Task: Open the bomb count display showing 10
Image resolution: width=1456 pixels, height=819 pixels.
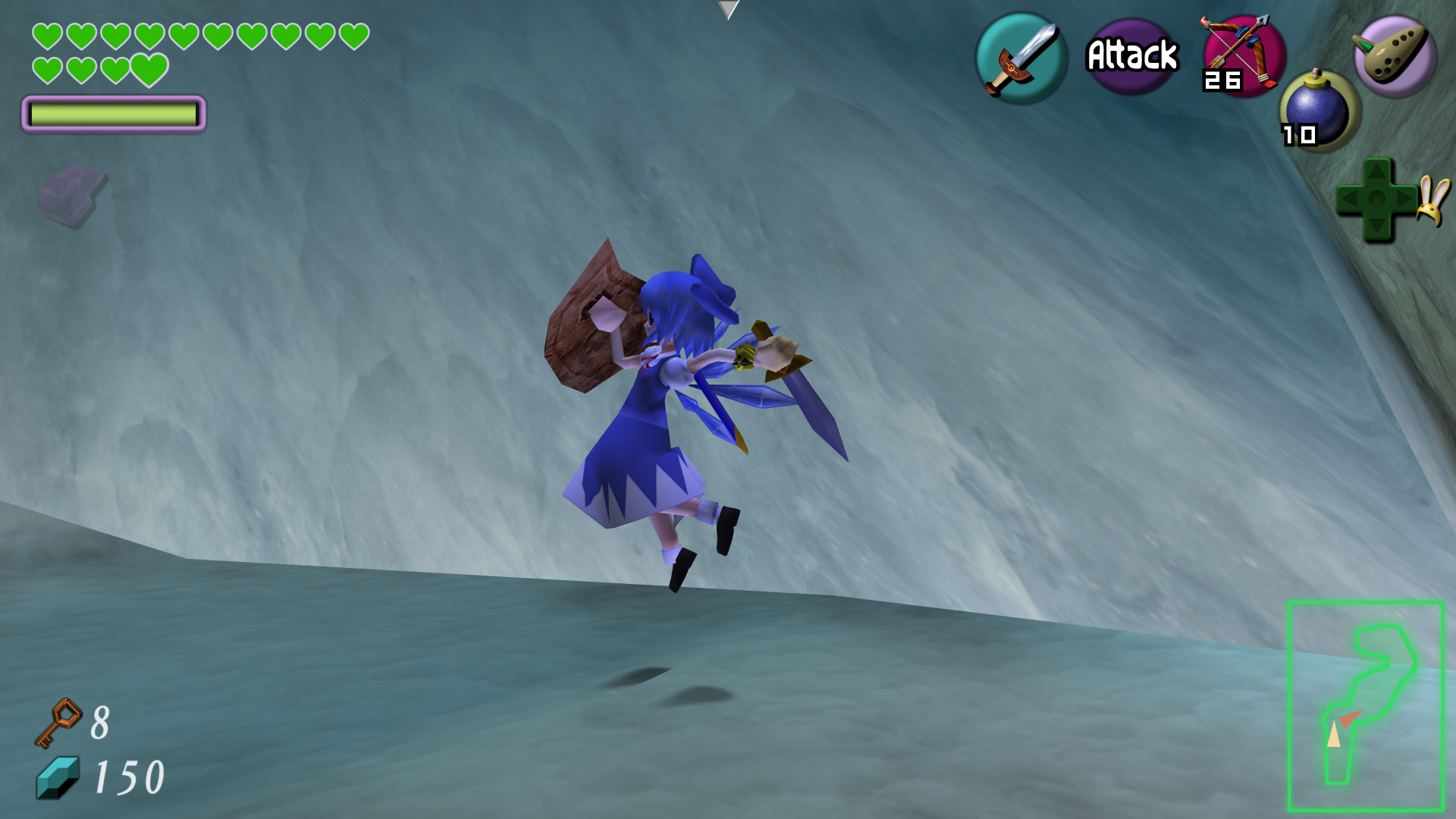Action: pos(1302,135)
